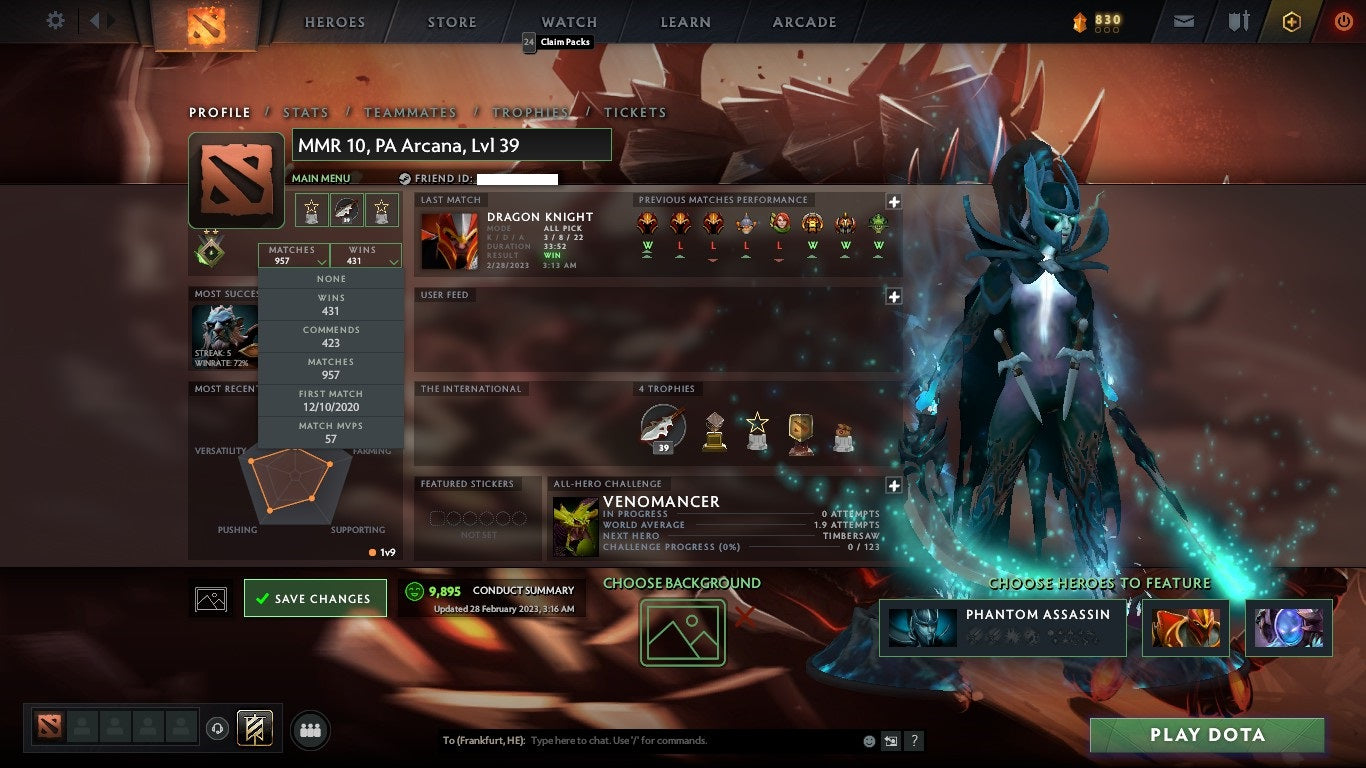
Task: Click the battle pass banner icon near party slots
Action: tap(254, 729)
